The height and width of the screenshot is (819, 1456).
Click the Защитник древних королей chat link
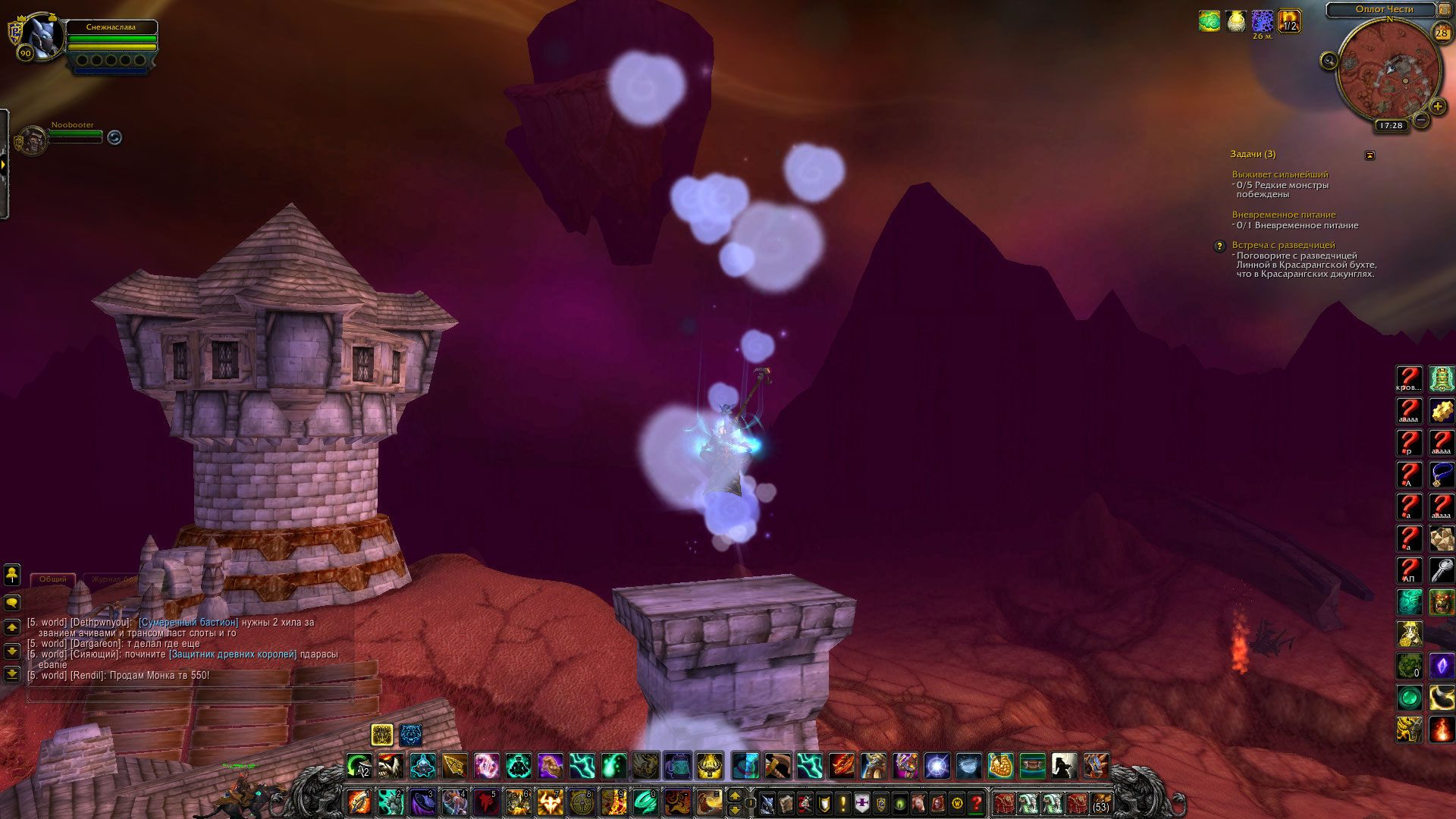pyautogui.click(x=233, y=654)
